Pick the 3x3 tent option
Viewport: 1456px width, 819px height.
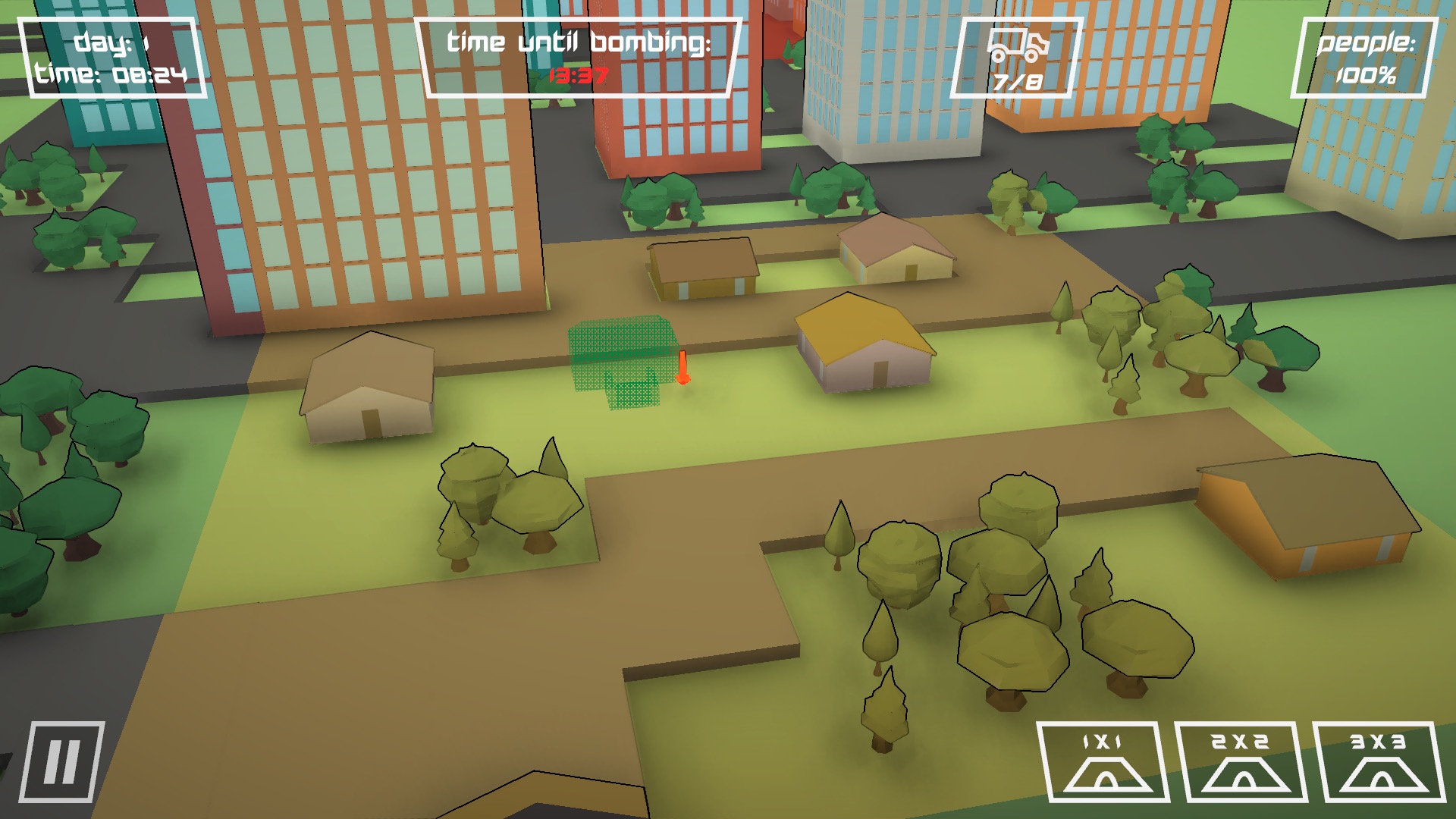point(1379,762)
